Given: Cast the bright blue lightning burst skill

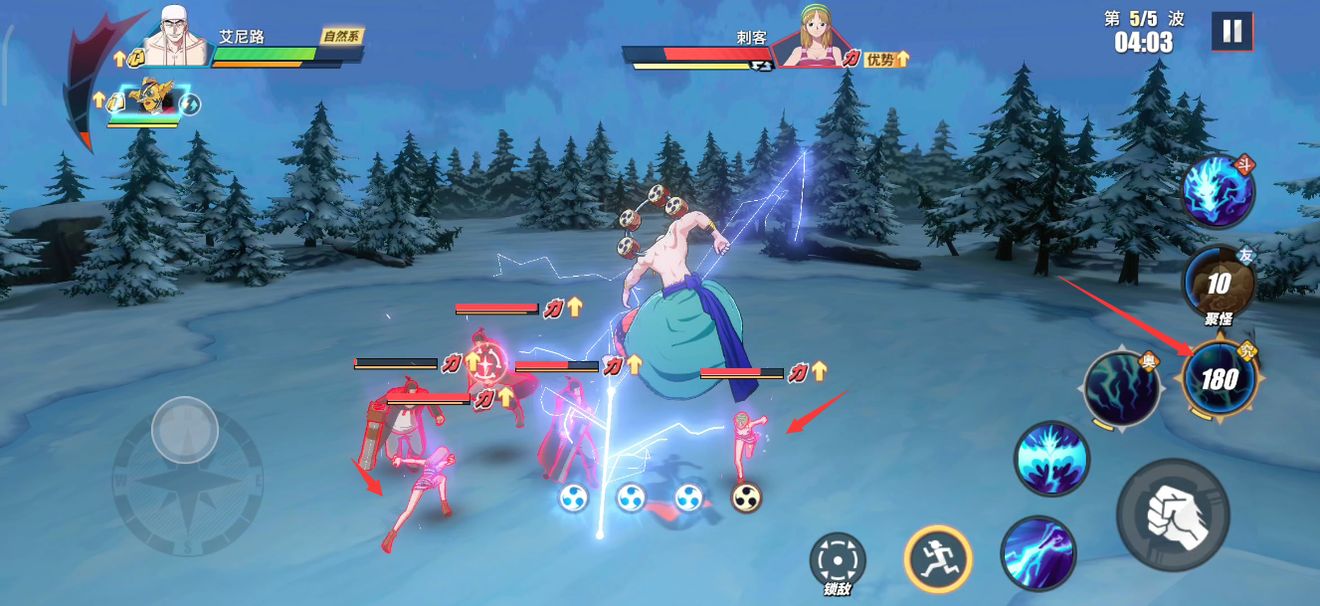Looking at the screenshot, I should coord(1052,459).
